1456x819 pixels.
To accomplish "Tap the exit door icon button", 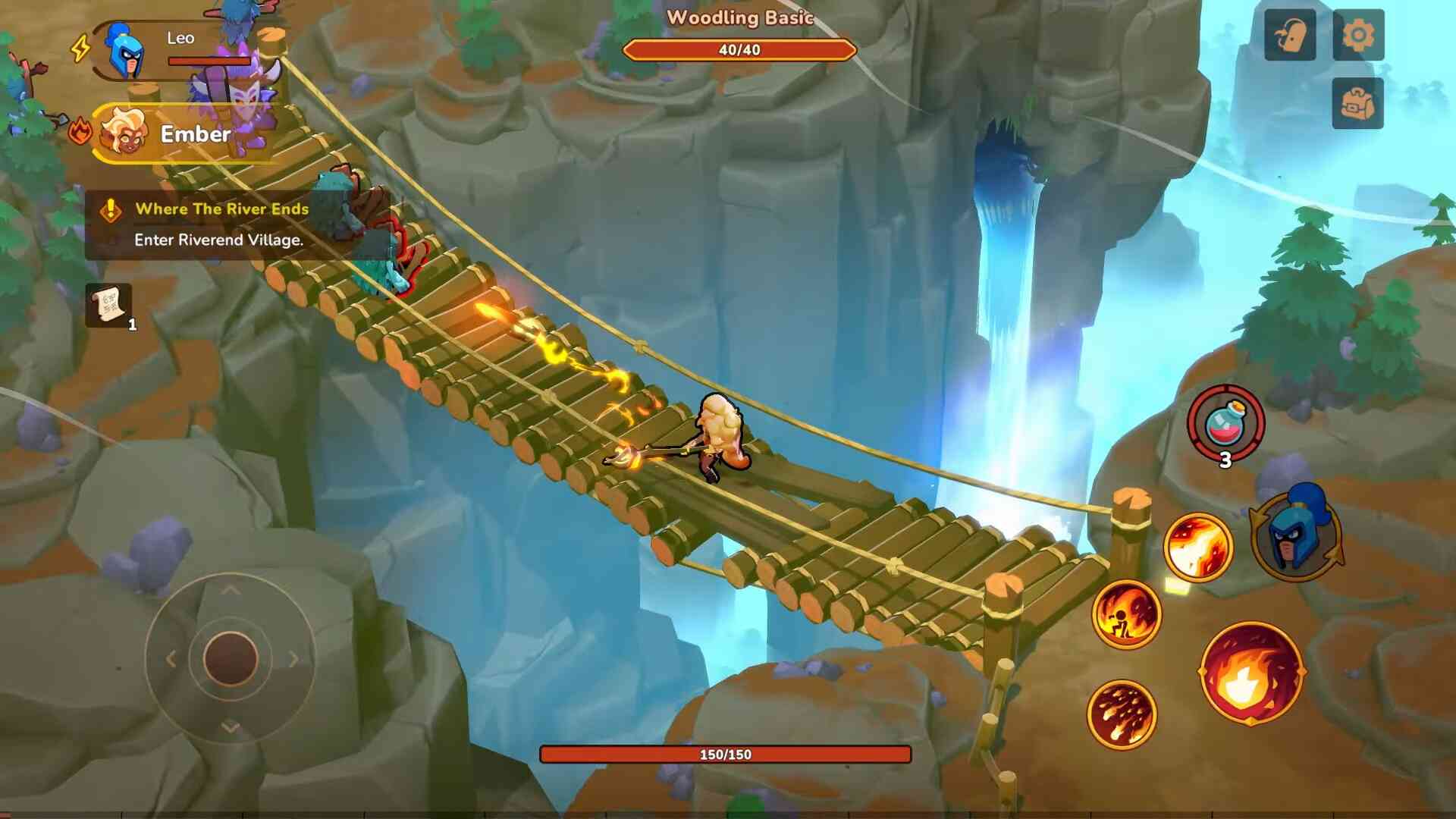I will [1290, 35].
